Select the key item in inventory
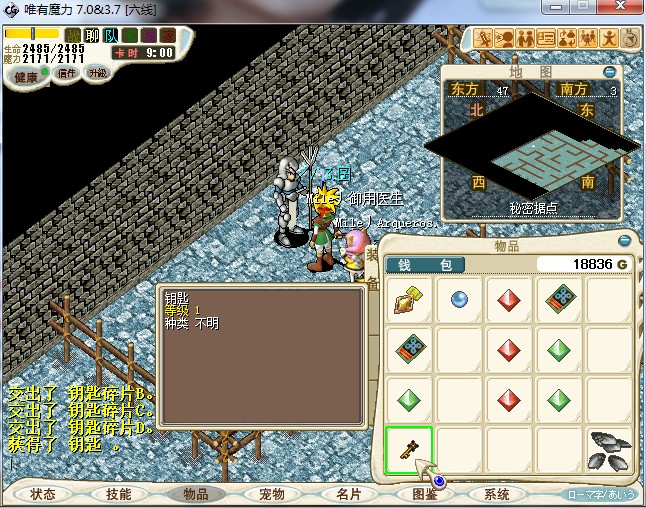646x508 pixels. pos(409,450)
